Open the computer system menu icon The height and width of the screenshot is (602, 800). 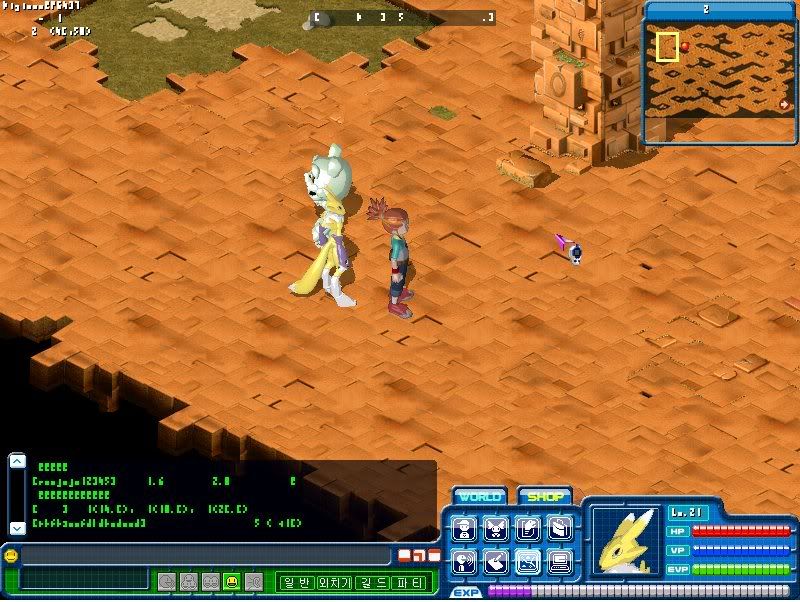pyautogui.click(x=560, y=562)
